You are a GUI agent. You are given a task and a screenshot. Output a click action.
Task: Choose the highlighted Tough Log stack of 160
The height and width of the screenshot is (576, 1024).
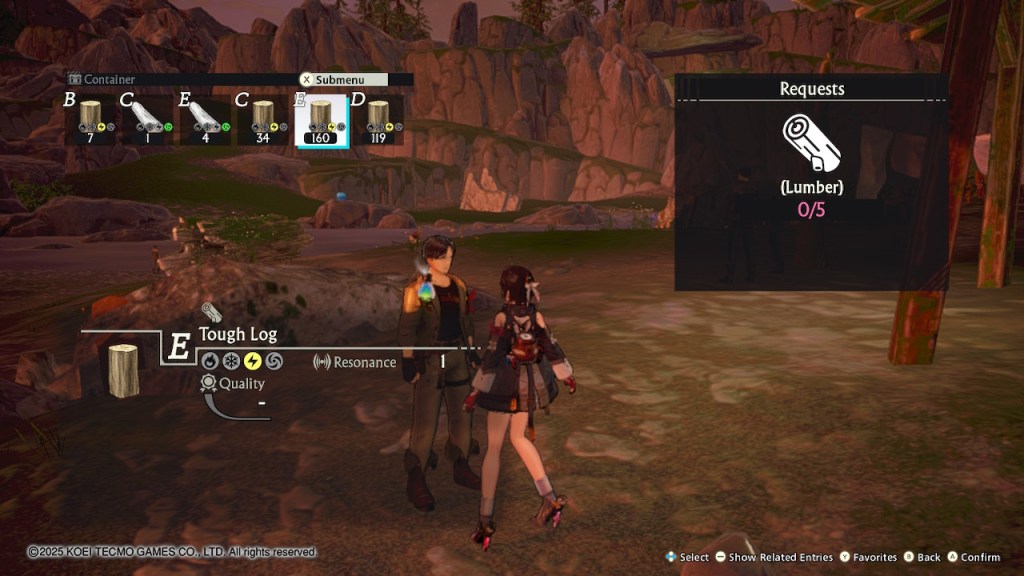[321, 120]
